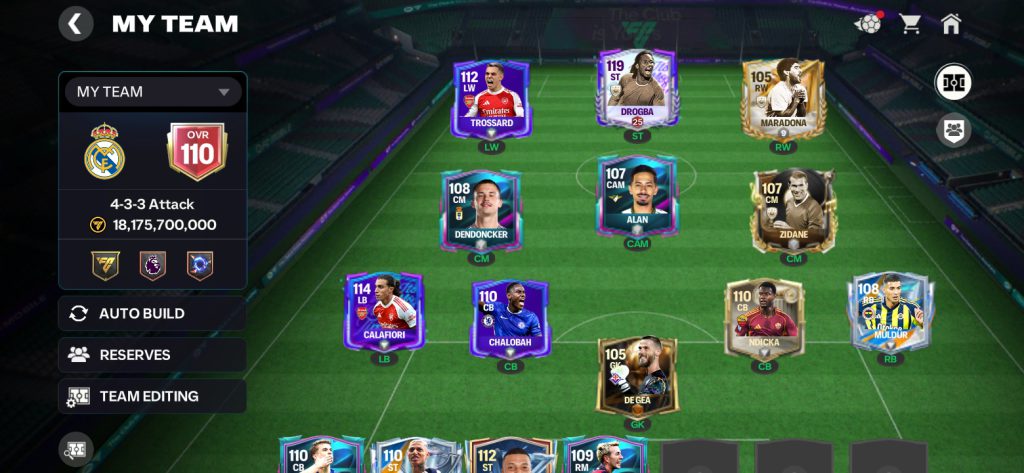Select the Calafiori left back card
This screenshot has height=473, width=1024.
point(384,311)
